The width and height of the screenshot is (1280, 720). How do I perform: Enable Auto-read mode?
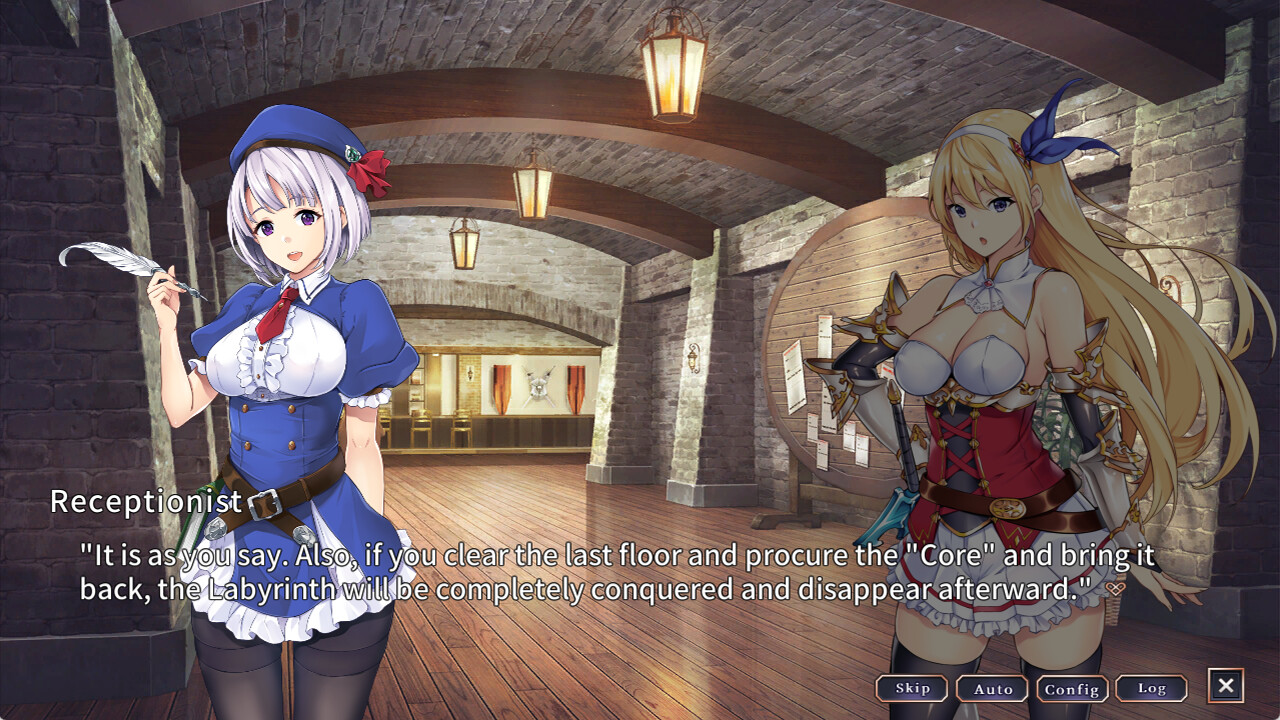click(x=992, y=688)
